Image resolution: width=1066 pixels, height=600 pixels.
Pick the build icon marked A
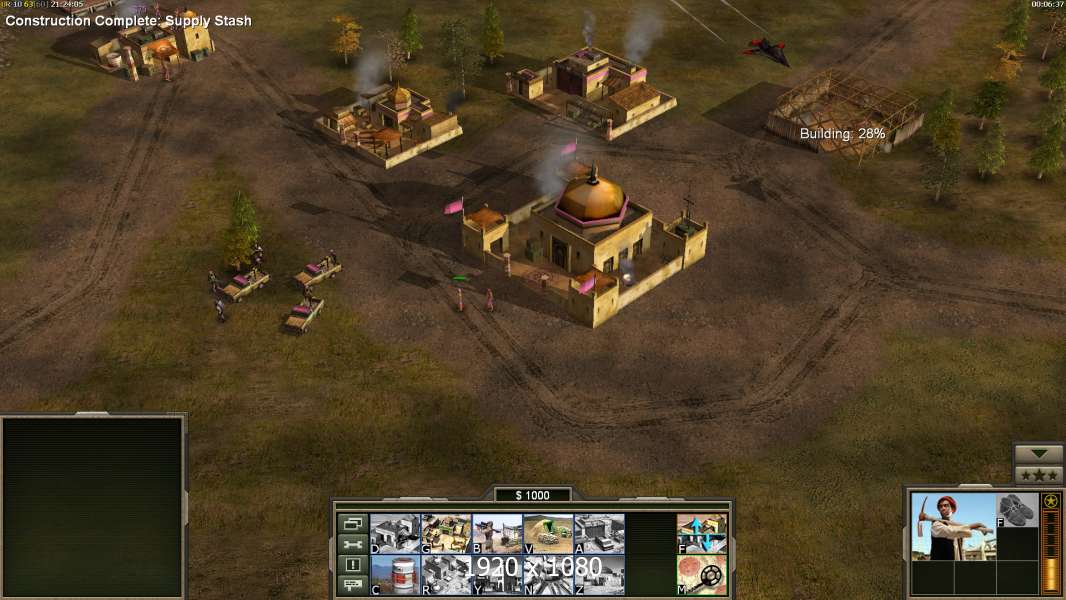(x=599, y=533)
